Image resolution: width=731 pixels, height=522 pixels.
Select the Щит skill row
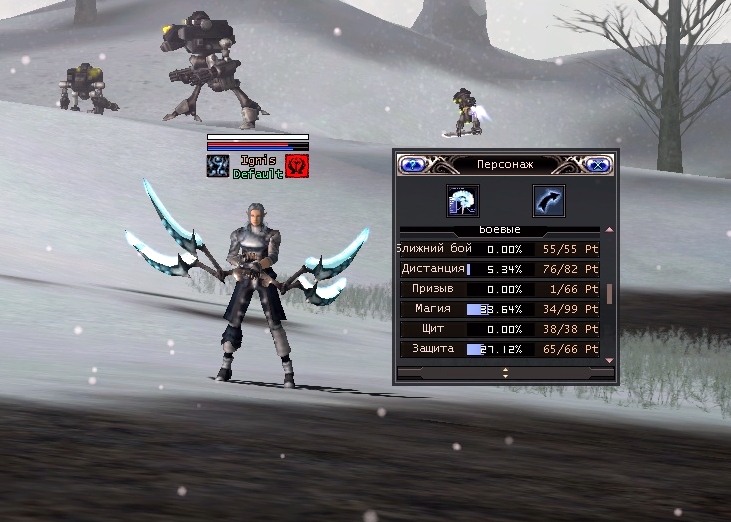point(498,329)
